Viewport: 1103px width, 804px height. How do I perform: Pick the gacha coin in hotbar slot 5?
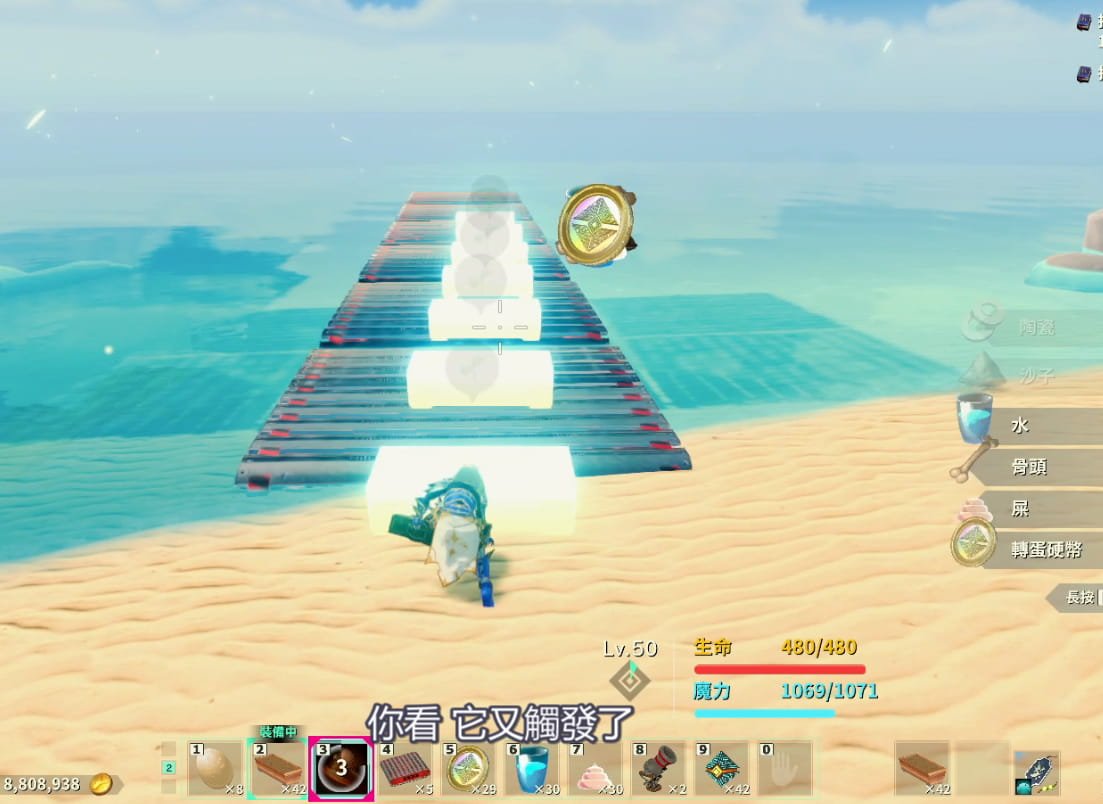click(467, 770)
